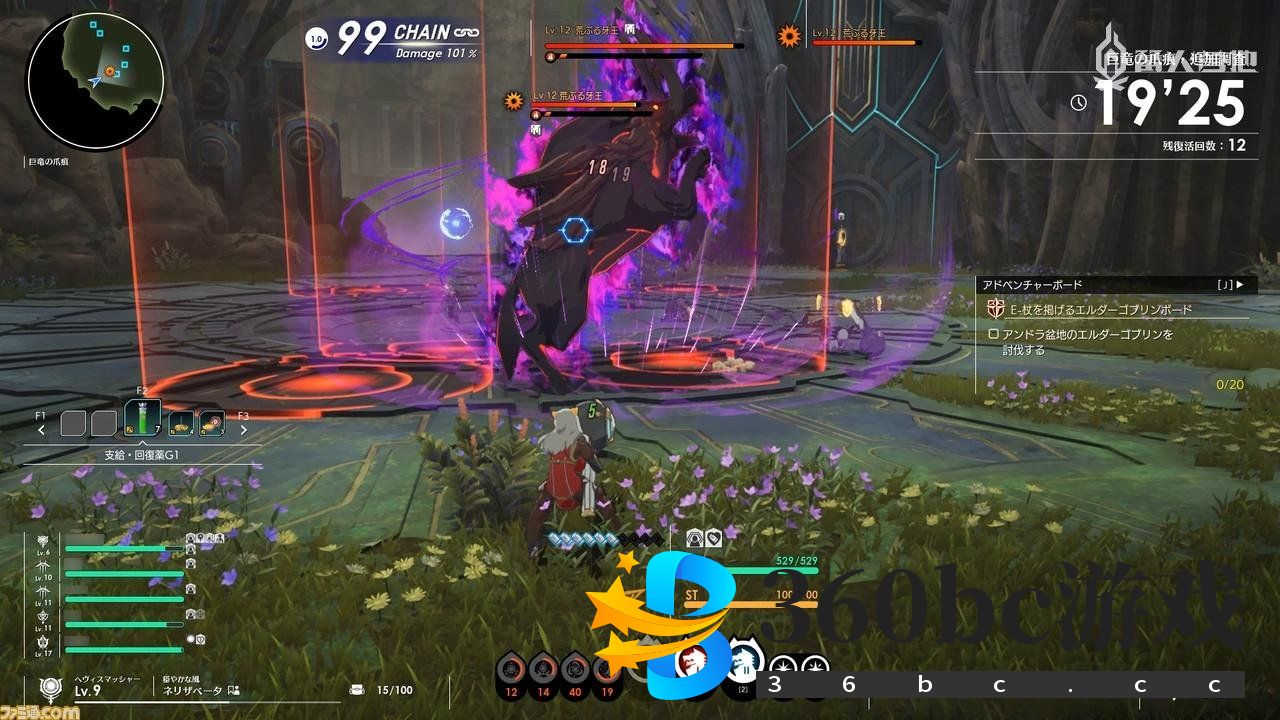This screenshot has width=1280, height=720.
Task: Select the Lv.6 party member row
Action: point(120,547)
